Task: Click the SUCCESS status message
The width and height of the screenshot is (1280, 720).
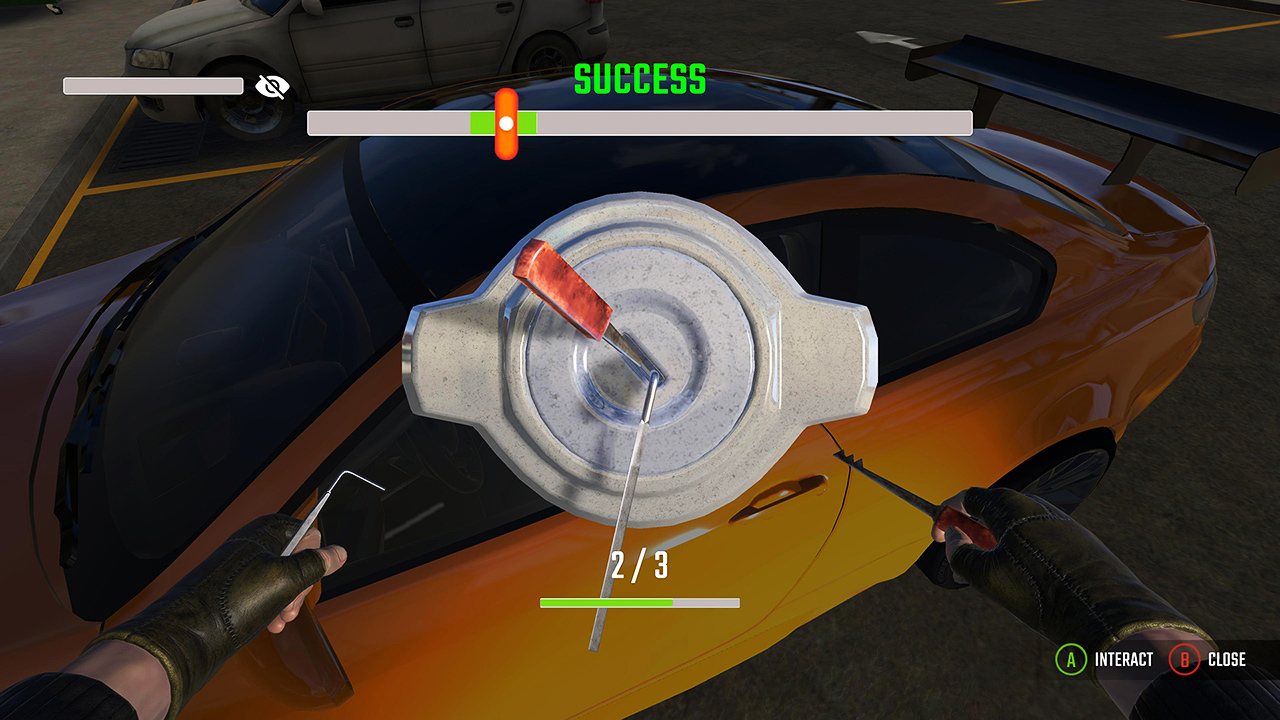Action: click(640, 78)
